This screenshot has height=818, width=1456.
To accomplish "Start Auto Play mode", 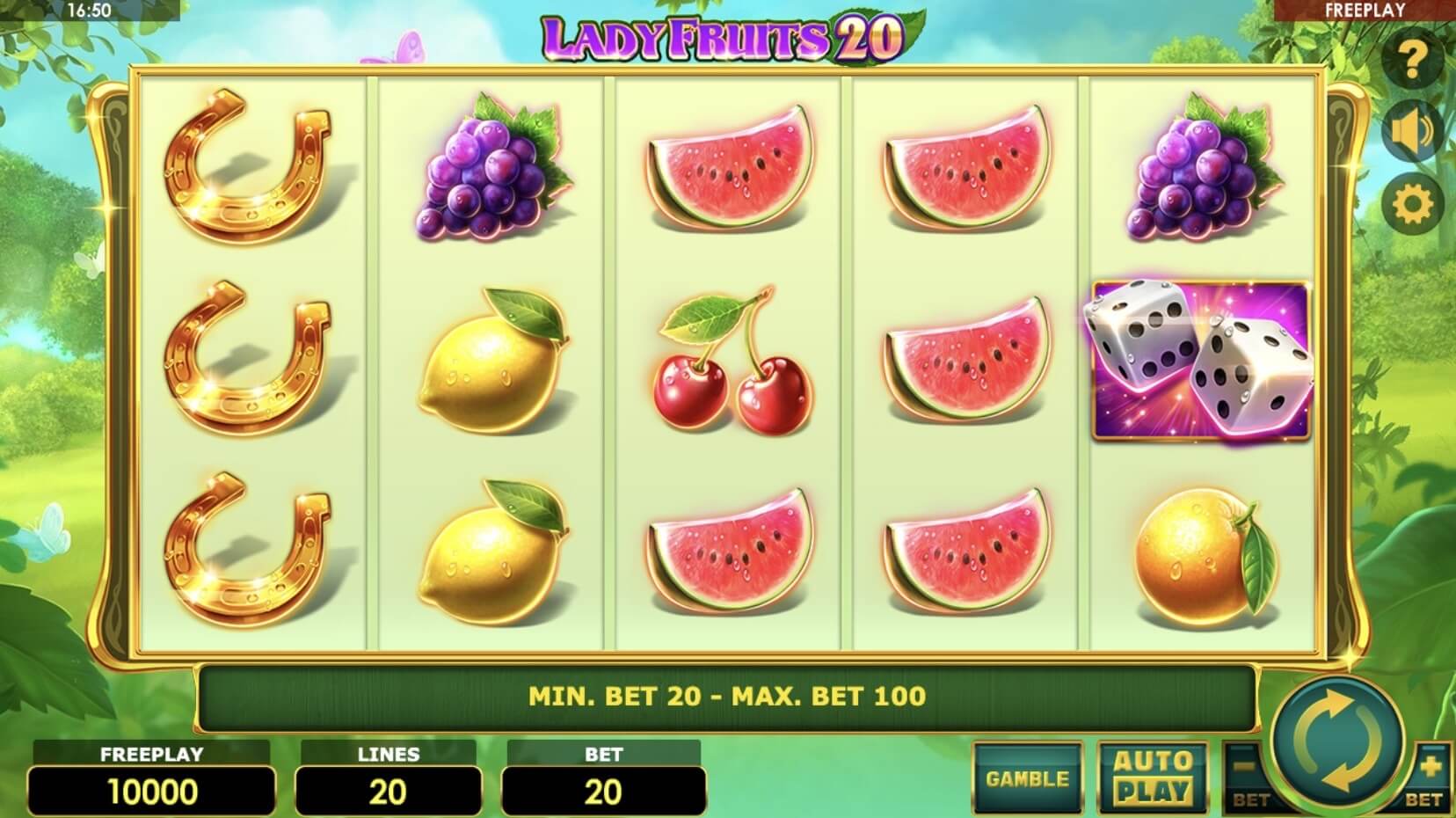I will [1153, 778].
